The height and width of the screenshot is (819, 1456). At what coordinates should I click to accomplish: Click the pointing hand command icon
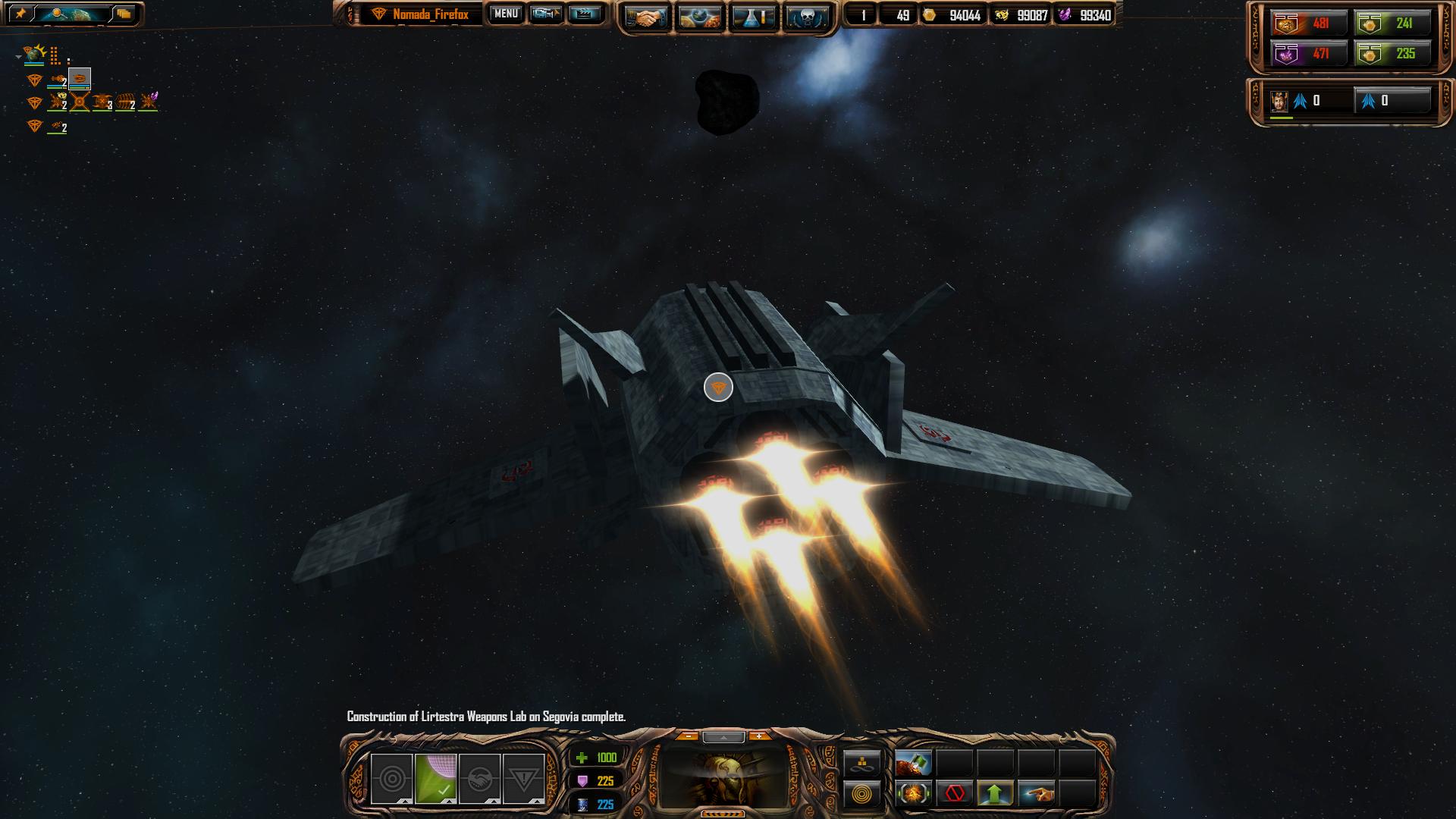pos(1036,794)
